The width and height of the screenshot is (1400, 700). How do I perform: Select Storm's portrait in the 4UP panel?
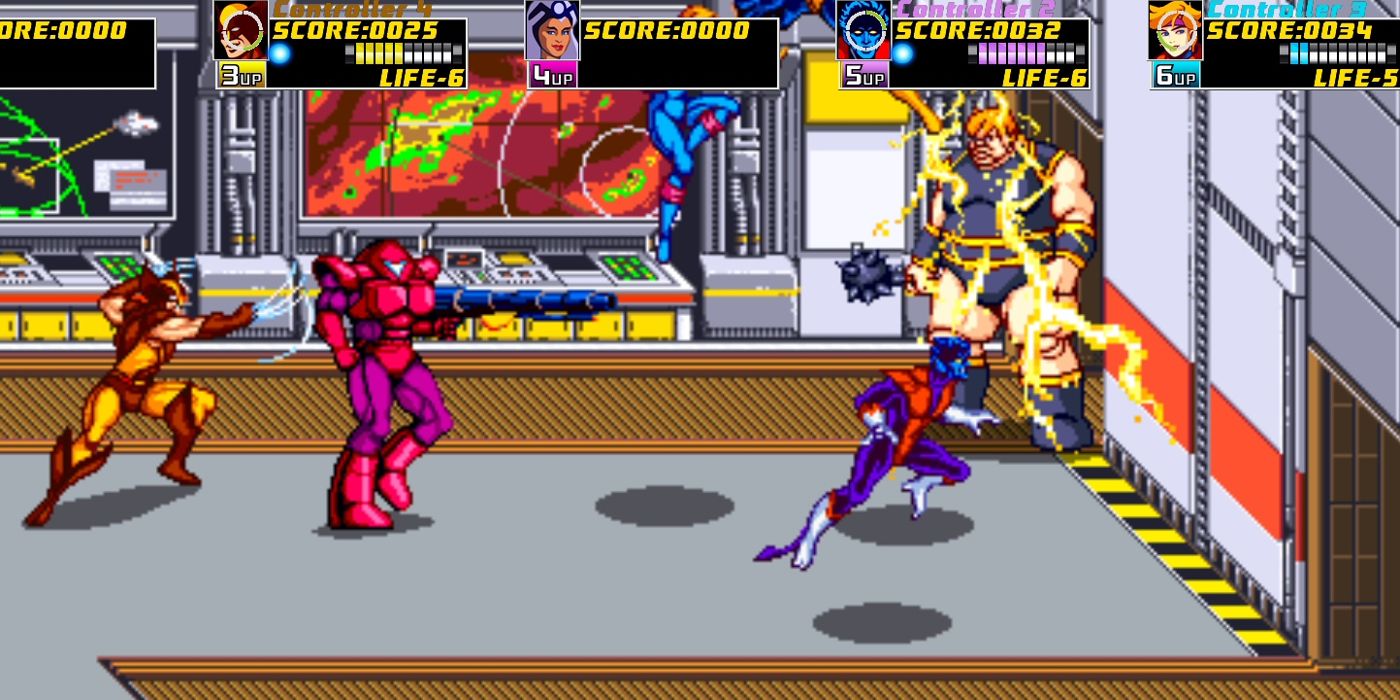(551, 31)
